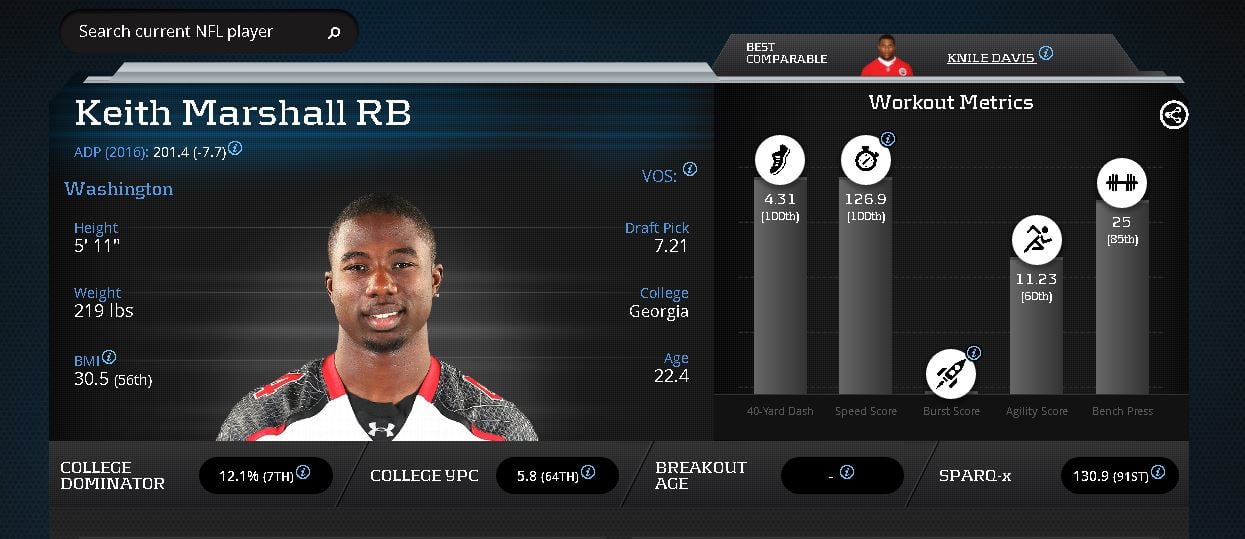Click the College YPC info icon

586,472
